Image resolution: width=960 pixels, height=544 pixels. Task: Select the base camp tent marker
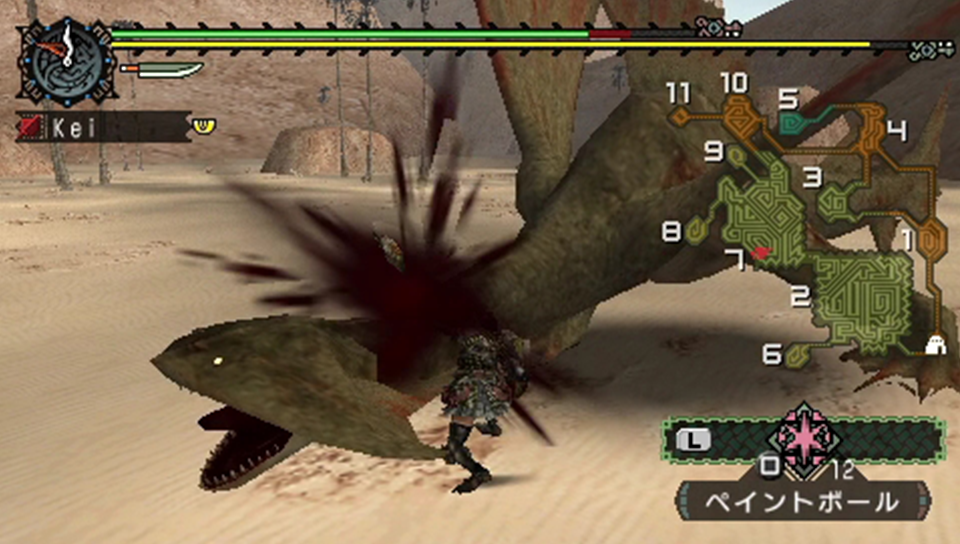click(937, 344)
